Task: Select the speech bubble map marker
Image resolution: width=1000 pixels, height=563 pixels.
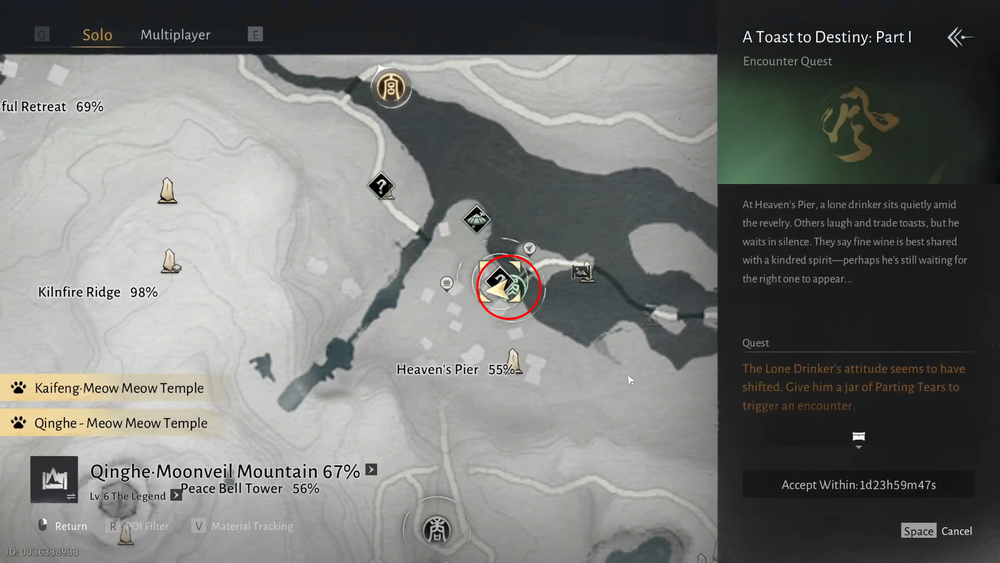Action: pos(447,284)
